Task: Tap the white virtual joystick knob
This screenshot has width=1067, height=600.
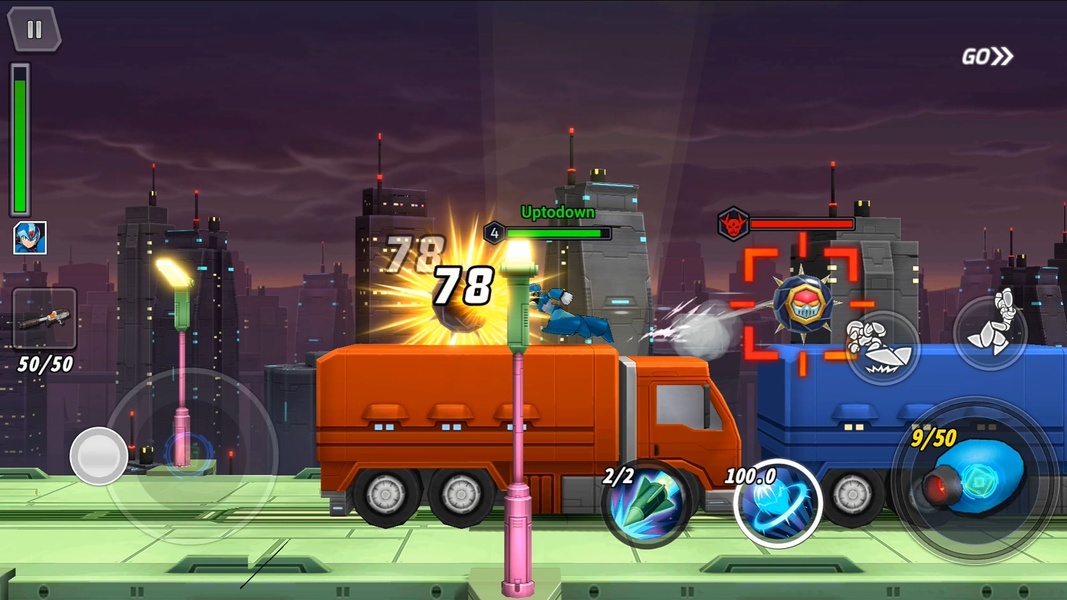Action: [x=98, y=456]
